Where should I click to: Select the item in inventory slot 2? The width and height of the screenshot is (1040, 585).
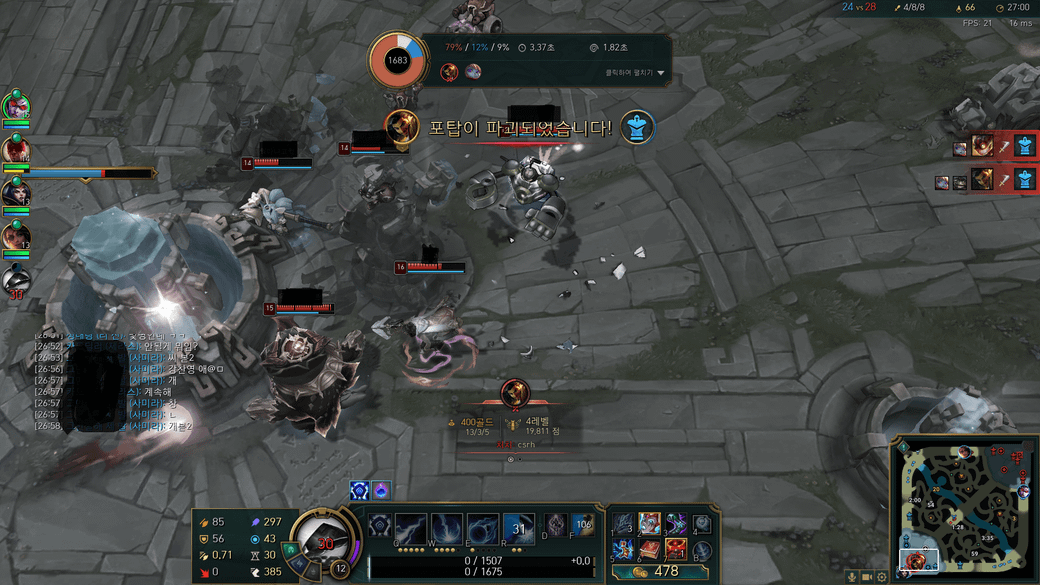tap(650, 524)
